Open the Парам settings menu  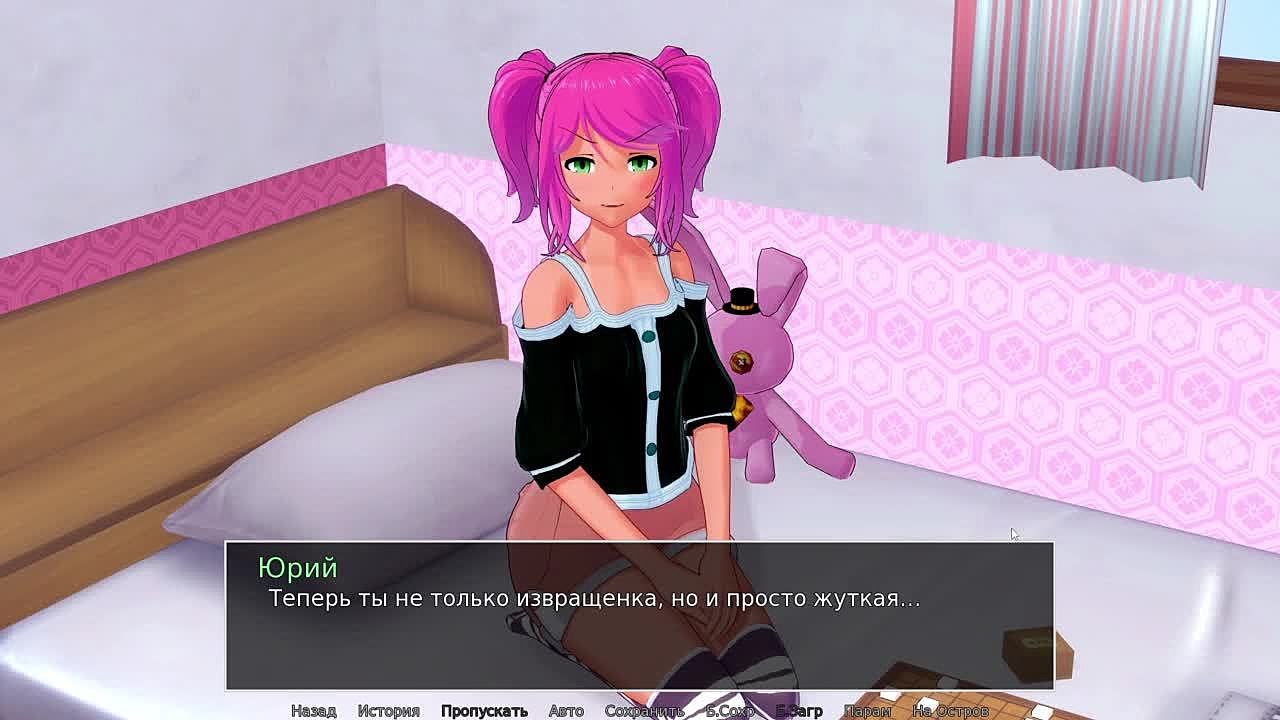867,710
